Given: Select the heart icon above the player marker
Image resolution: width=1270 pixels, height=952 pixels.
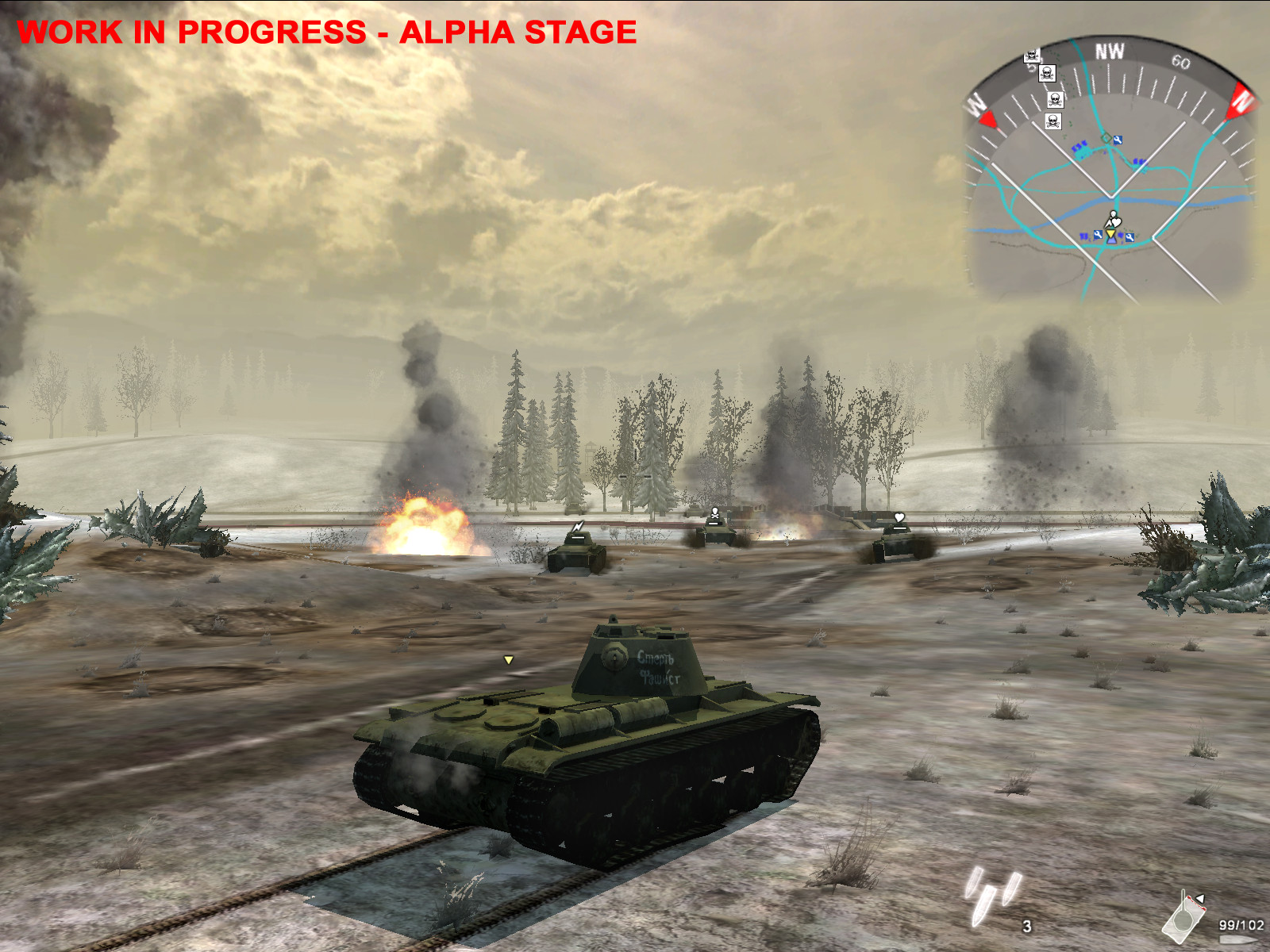Looking at the screenshot, I should click(x=1116, y=221).
